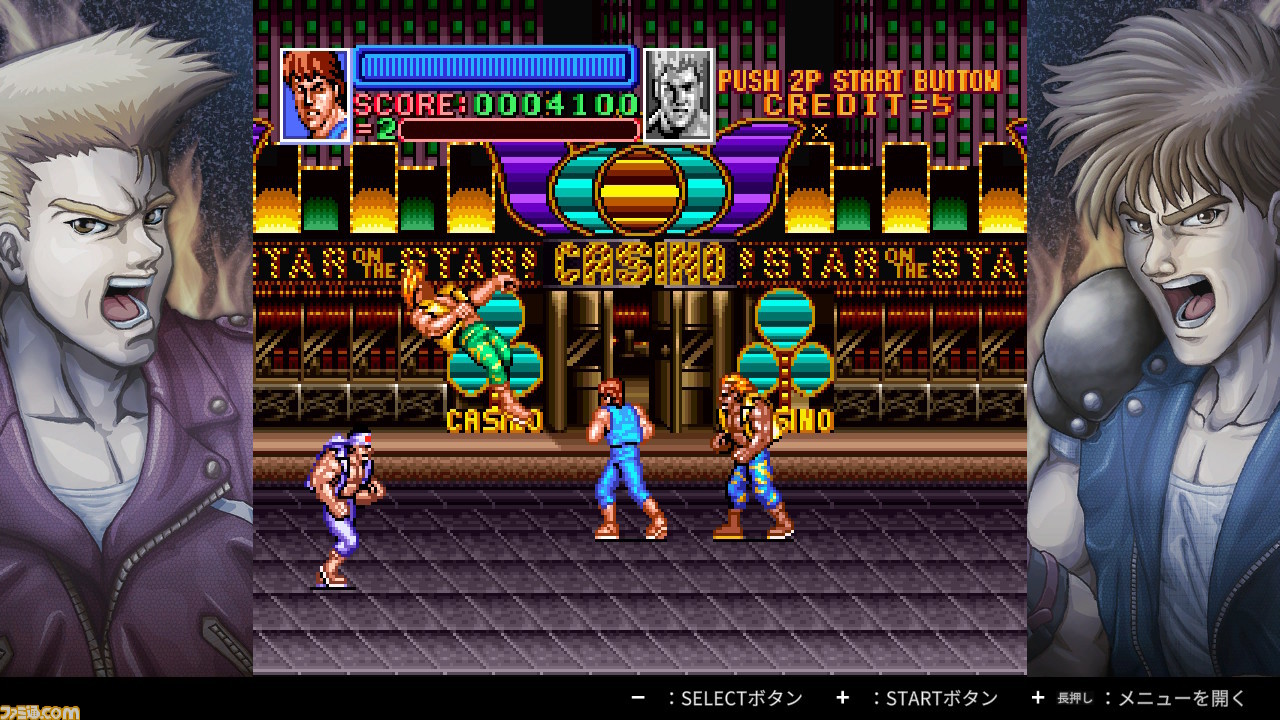Click the pink enemy health gauge under the score
Viewport: 1280px width, 720px height.
click(x=520, y=127)
